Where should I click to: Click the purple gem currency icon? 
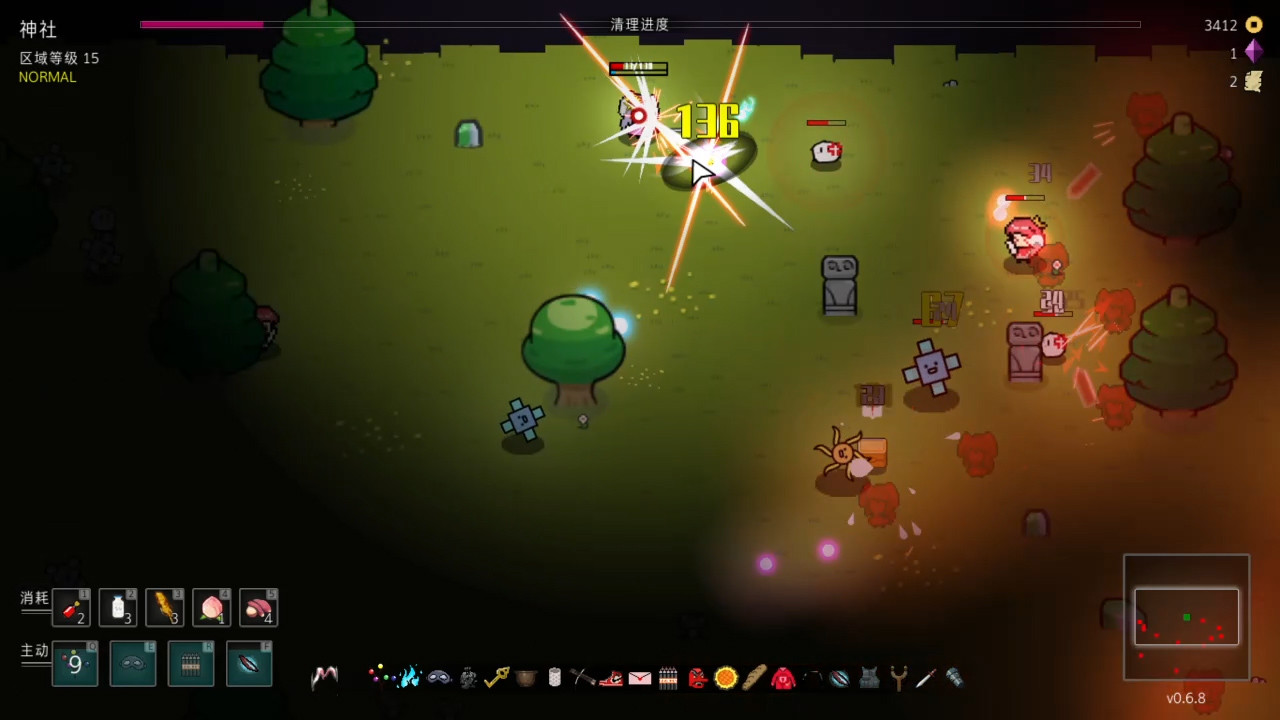1253,52
